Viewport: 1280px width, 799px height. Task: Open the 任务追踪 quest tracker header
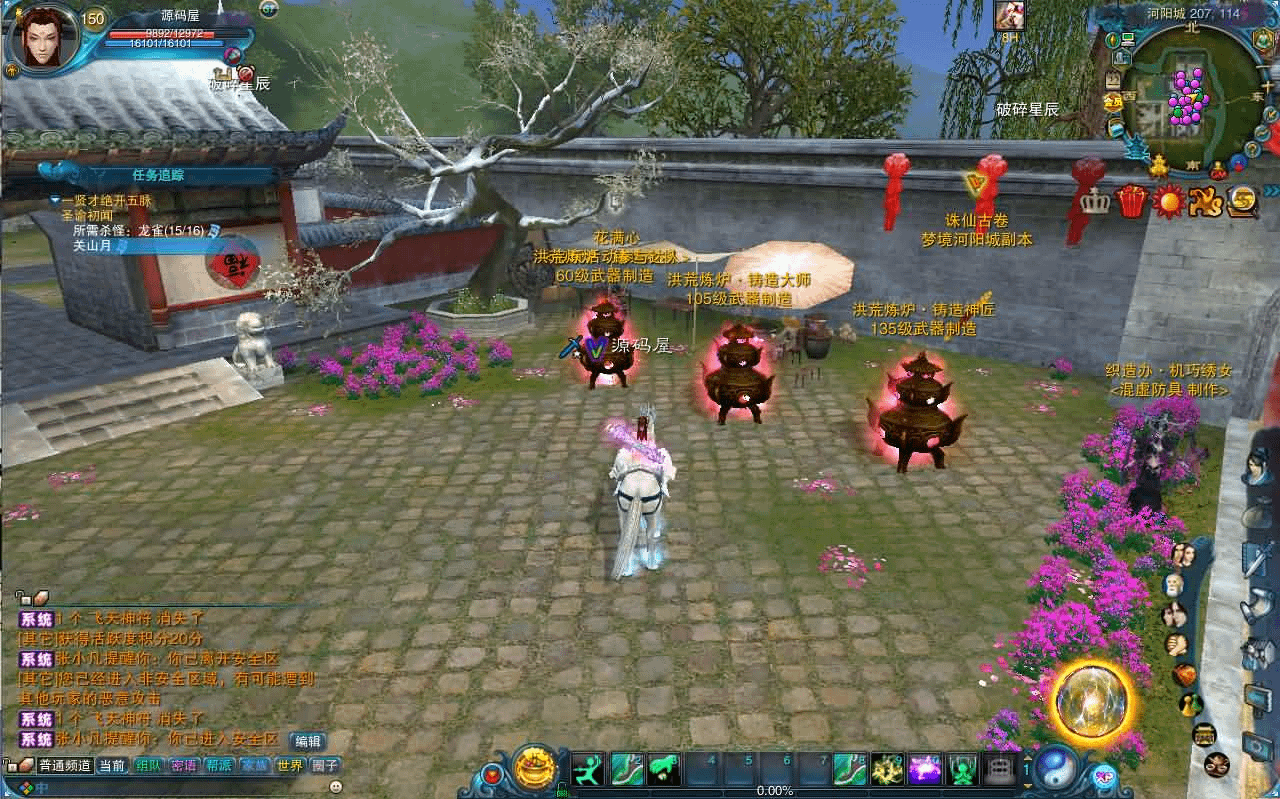(157, 175)
